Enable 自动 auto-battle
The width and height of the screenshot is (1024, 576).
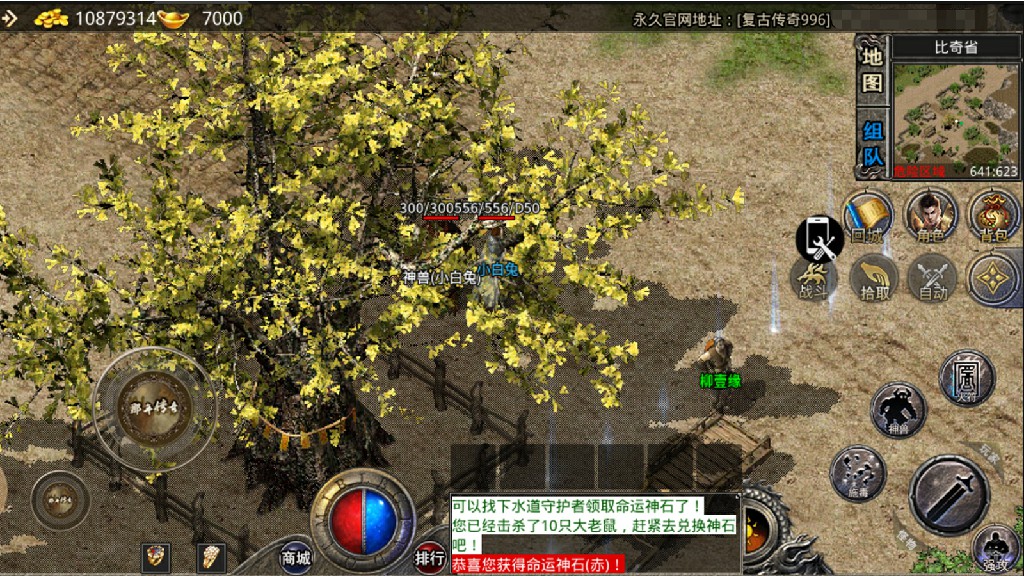click(932, 277)
